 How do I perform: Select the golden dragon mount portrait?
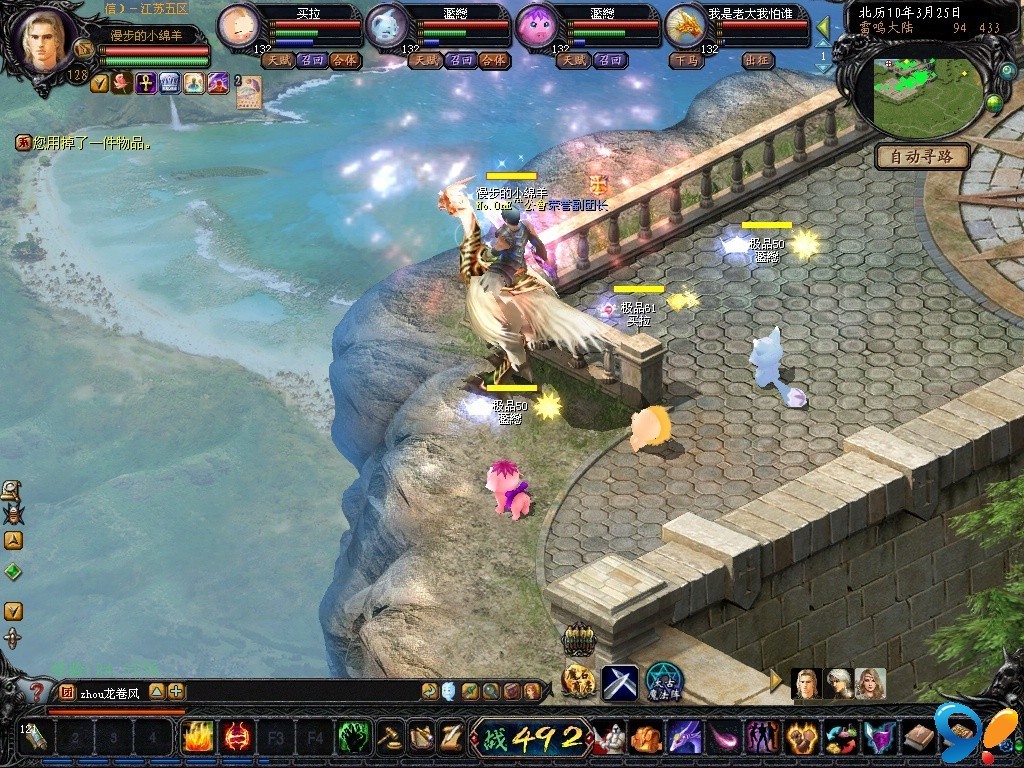click(x=686, y=25)
